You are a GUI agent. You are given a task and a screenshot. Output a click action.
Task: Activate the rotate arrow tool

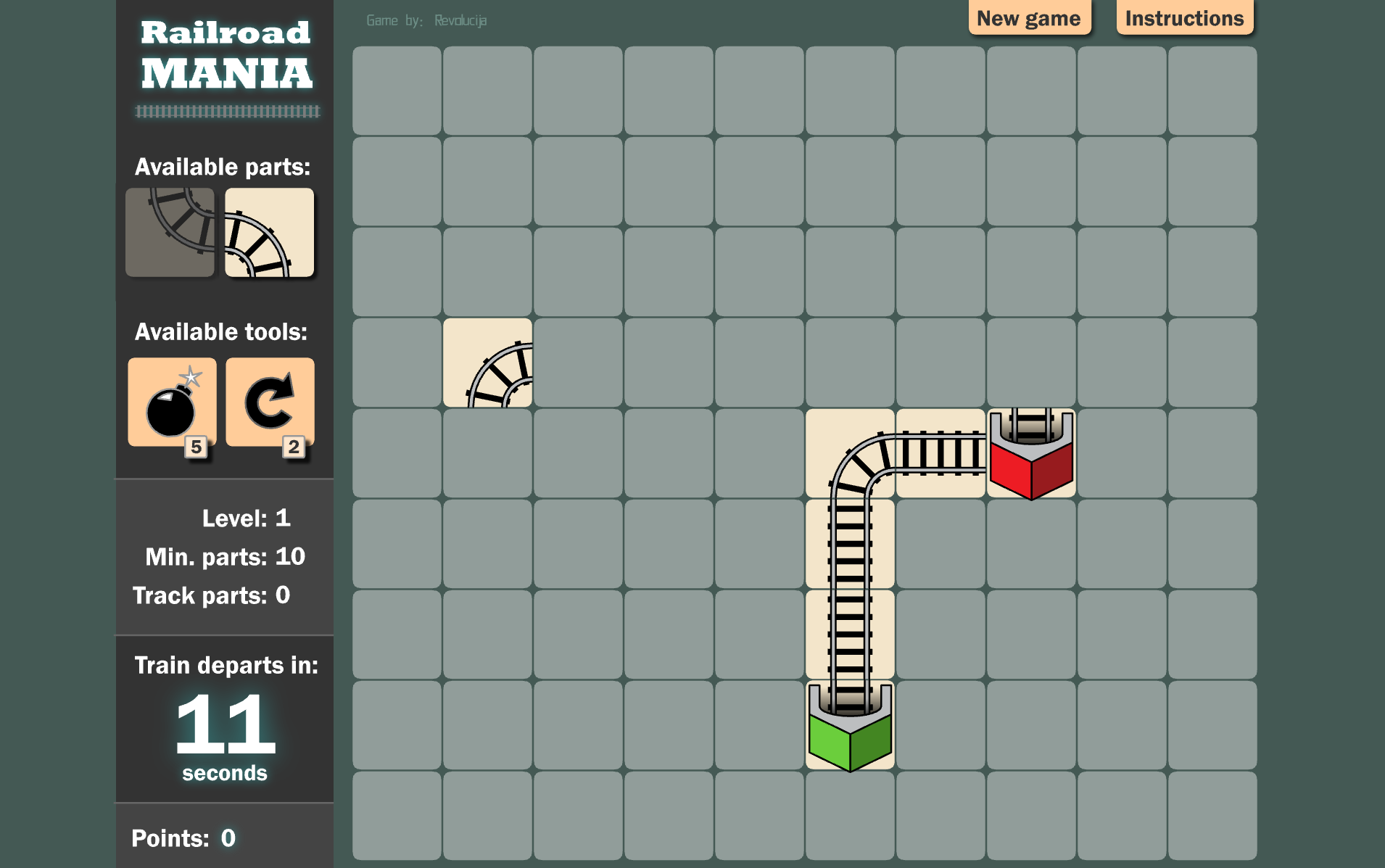coord(270,402)
